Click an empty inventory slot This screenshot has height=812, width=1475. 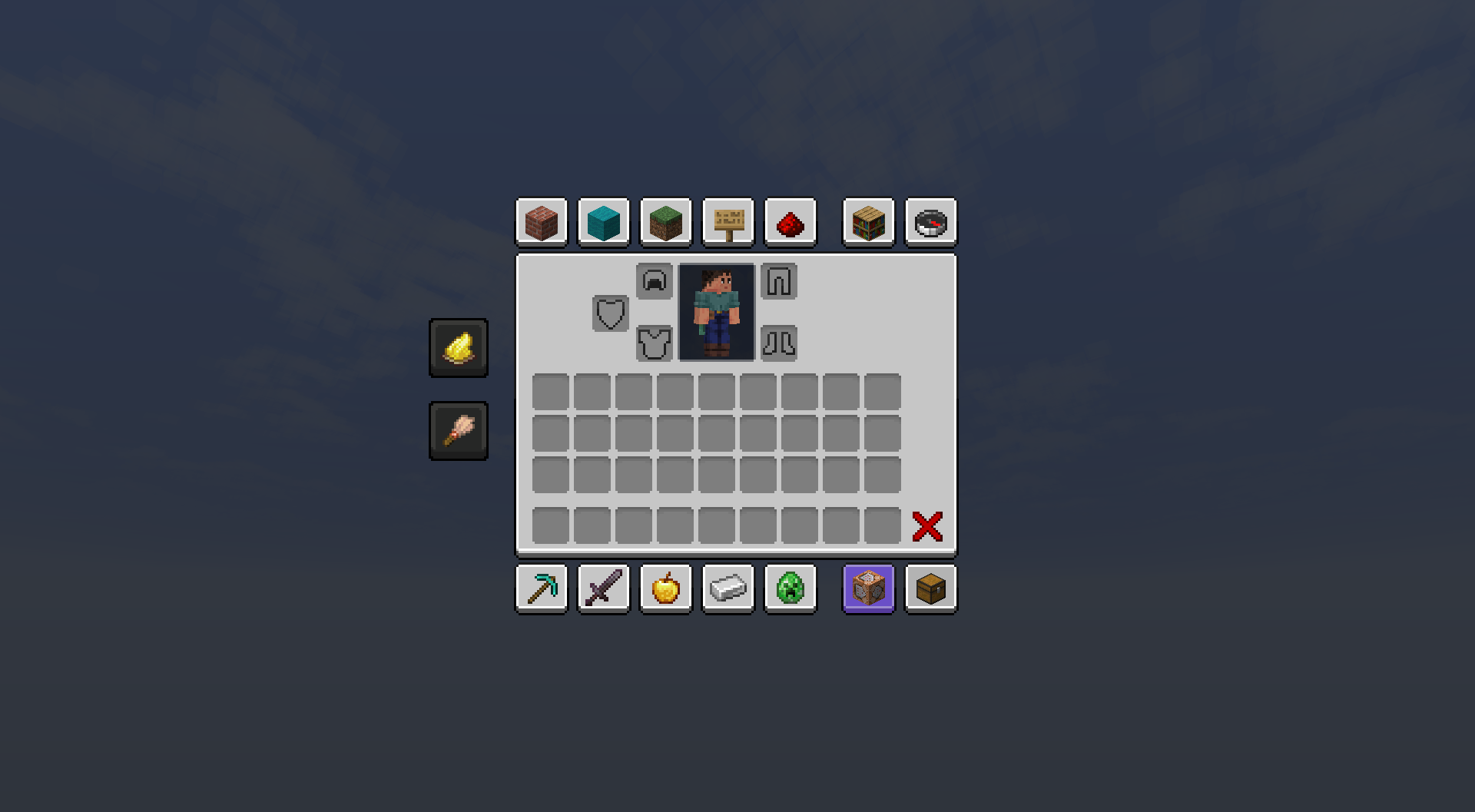pos(551,392)
